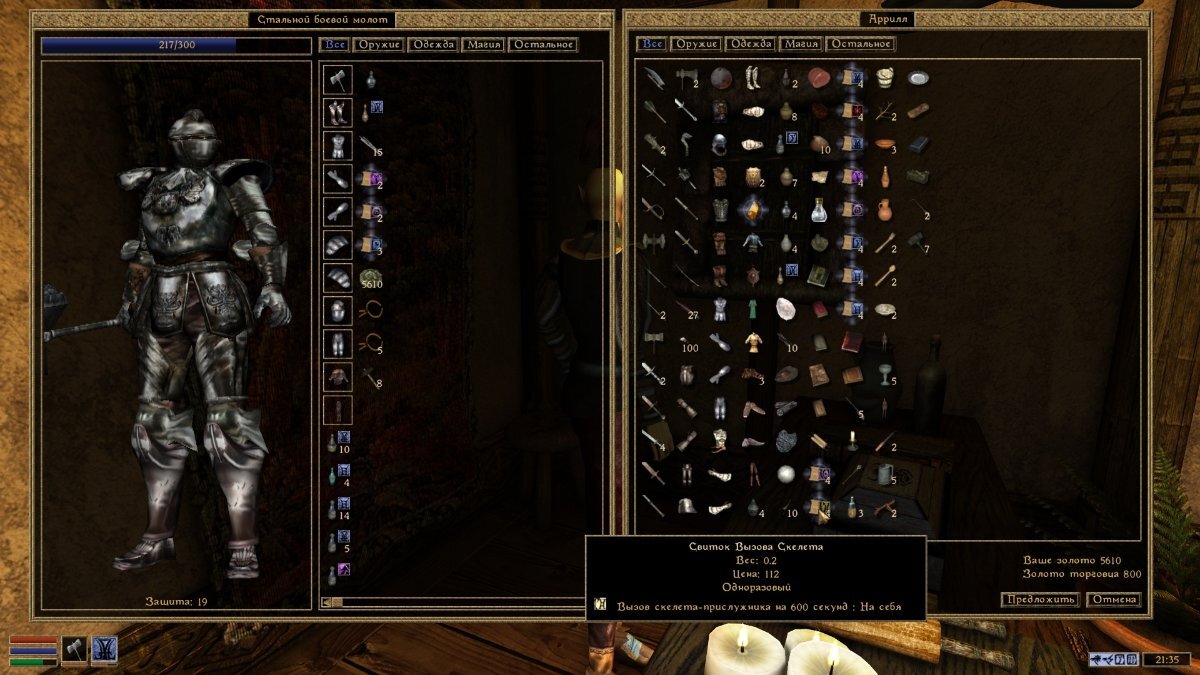Show Arrille's Одежда category
Viewport: 1200px width, 675px height.
tap(752, 44)
